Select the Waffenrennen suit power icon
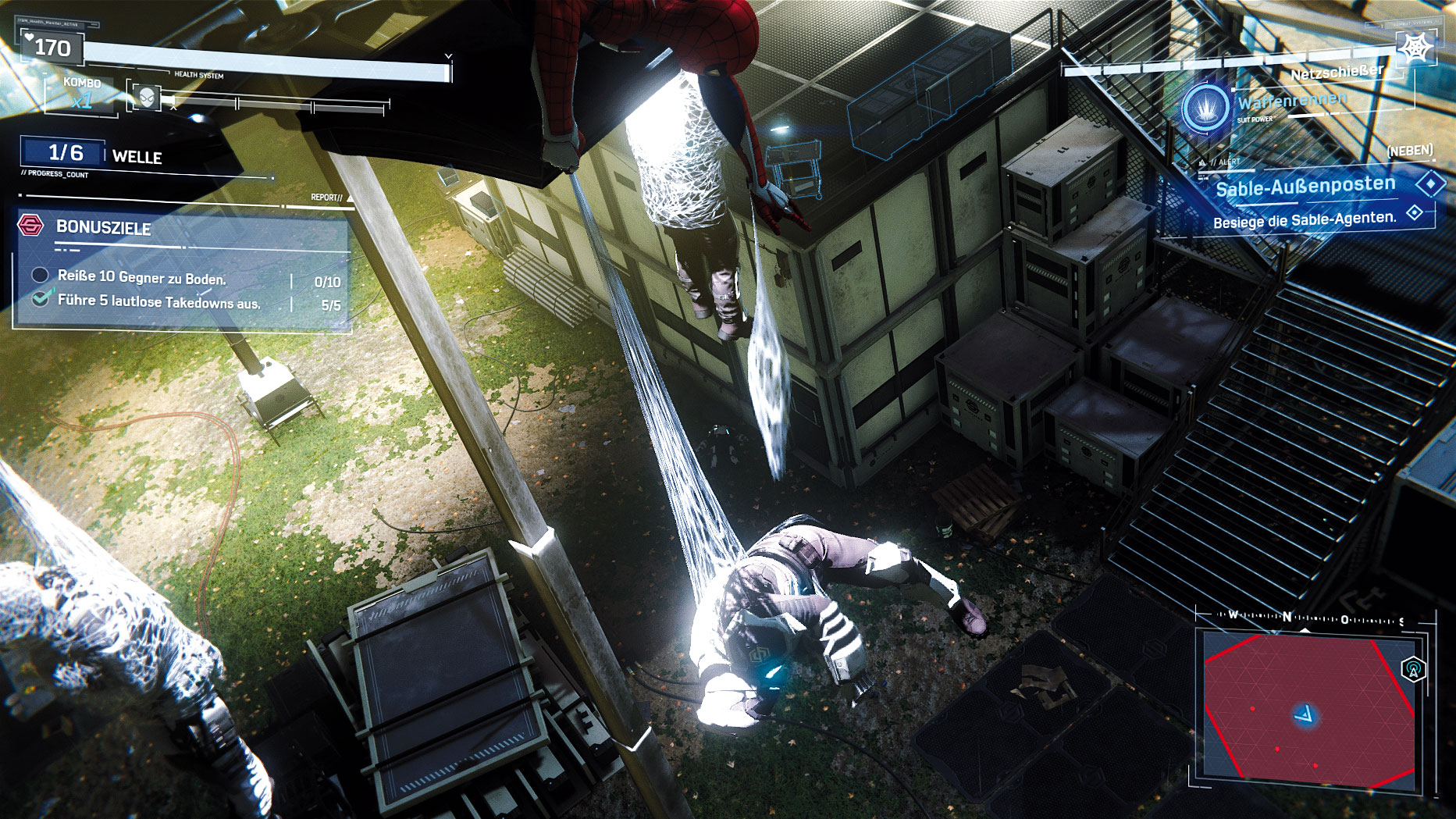The image size is (1456, 819). click(x=1205, y=108)
